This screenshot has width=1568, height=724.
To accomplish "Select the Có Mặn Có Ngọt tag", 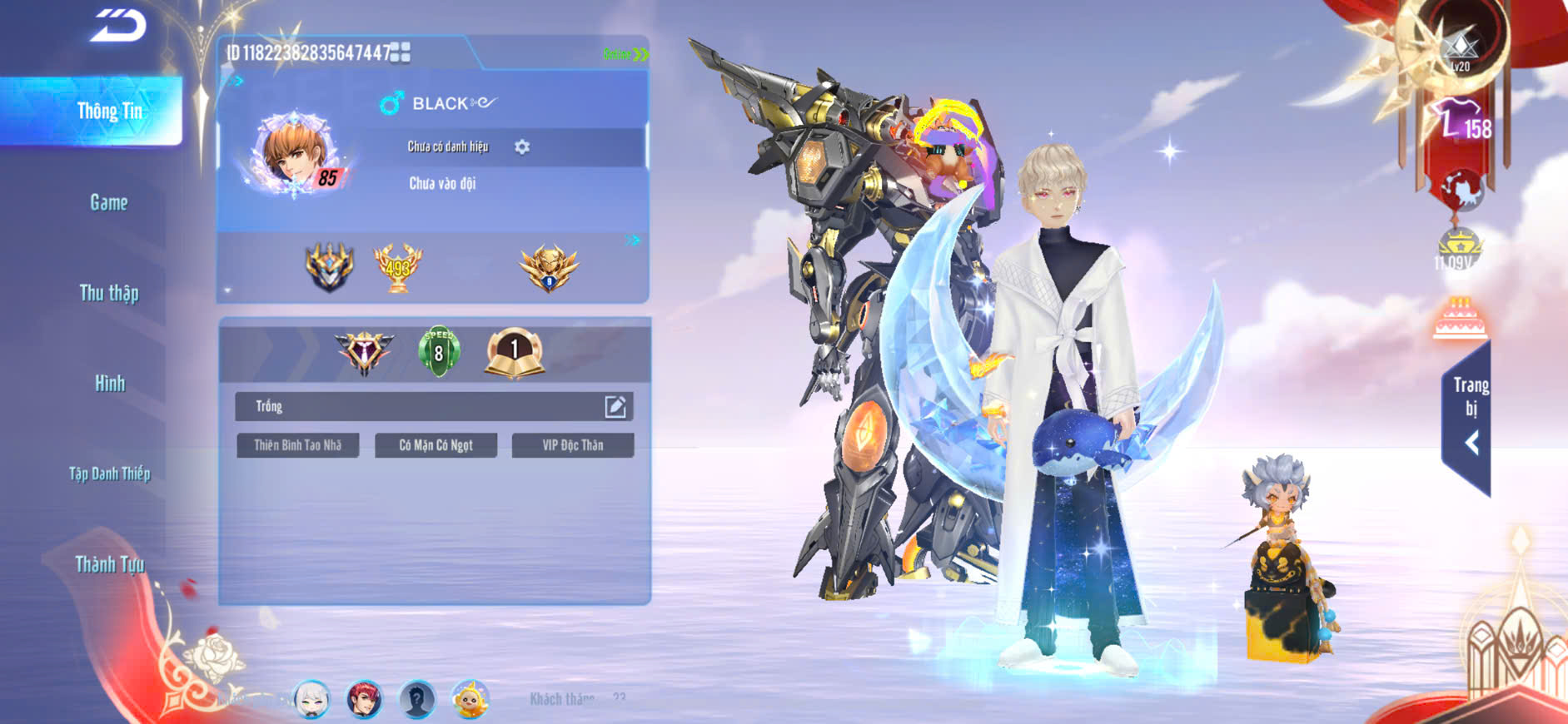I will pyautogui.click(x=436, y=445).
